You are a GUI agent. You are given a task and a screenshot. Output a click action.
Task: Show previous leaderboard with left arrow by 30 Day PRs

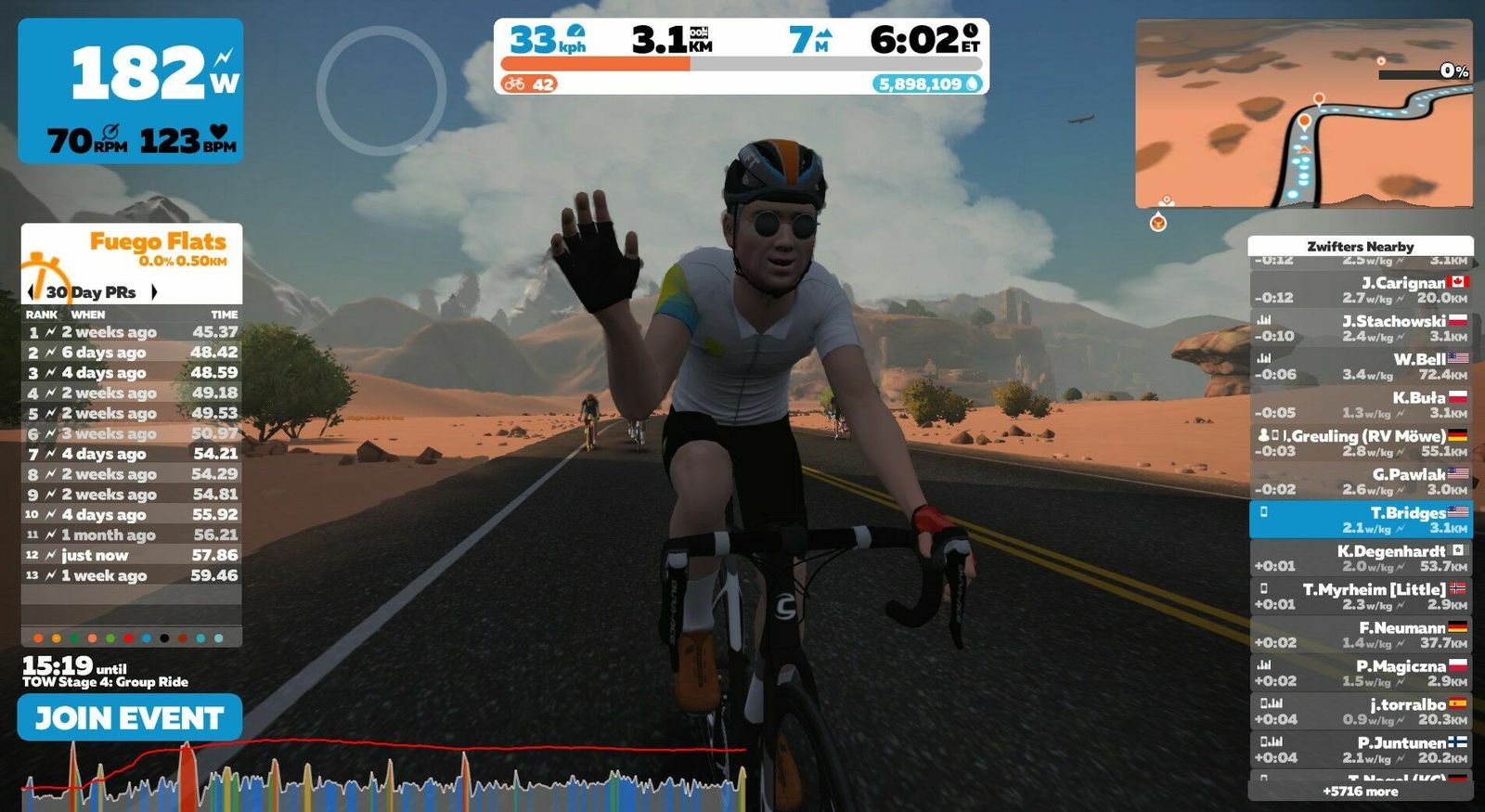coord(32,291)
